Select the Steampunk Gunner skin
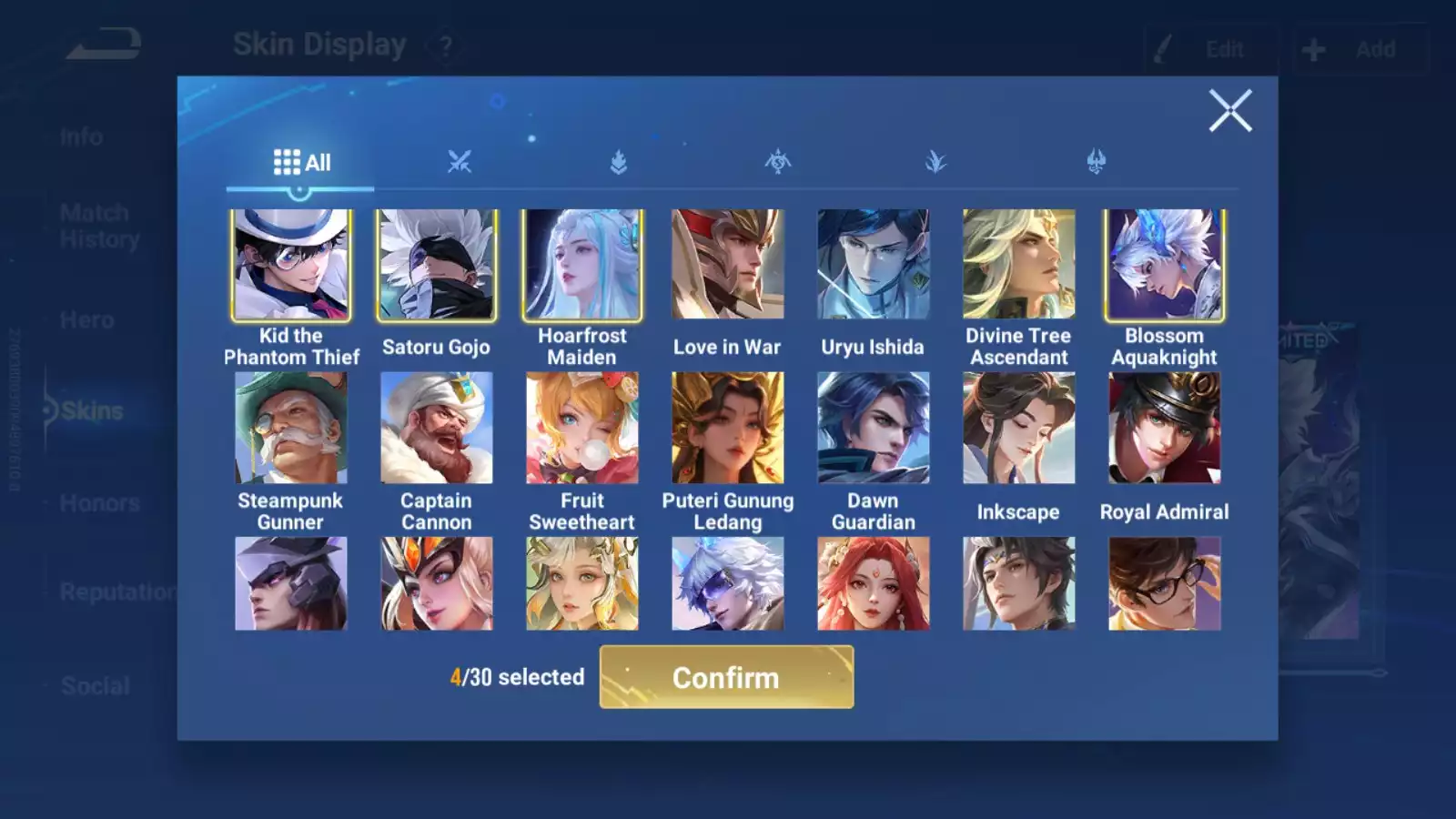 coord(291,428)
